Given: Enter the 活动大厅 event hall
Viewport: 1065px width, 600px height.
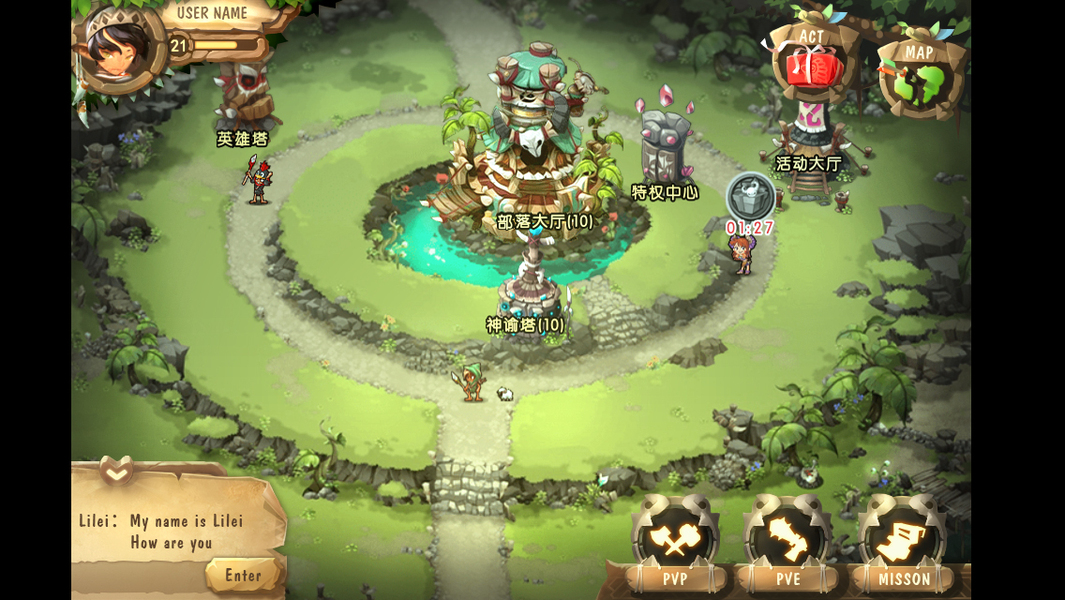Looking at the screenshot, I should coord(808,163).
